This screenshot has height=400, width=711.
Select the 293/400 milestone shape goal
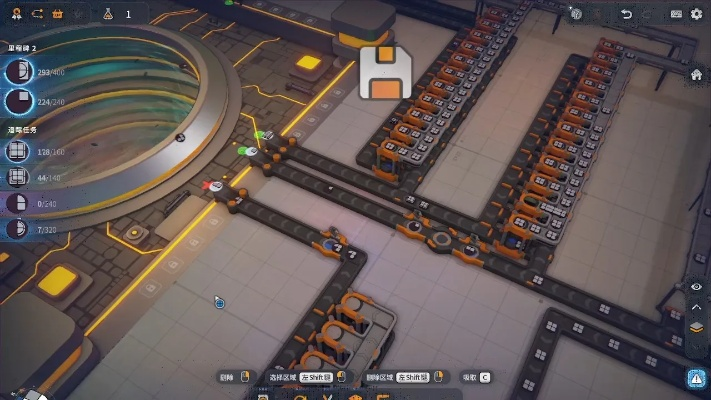[x=18, y=72]
